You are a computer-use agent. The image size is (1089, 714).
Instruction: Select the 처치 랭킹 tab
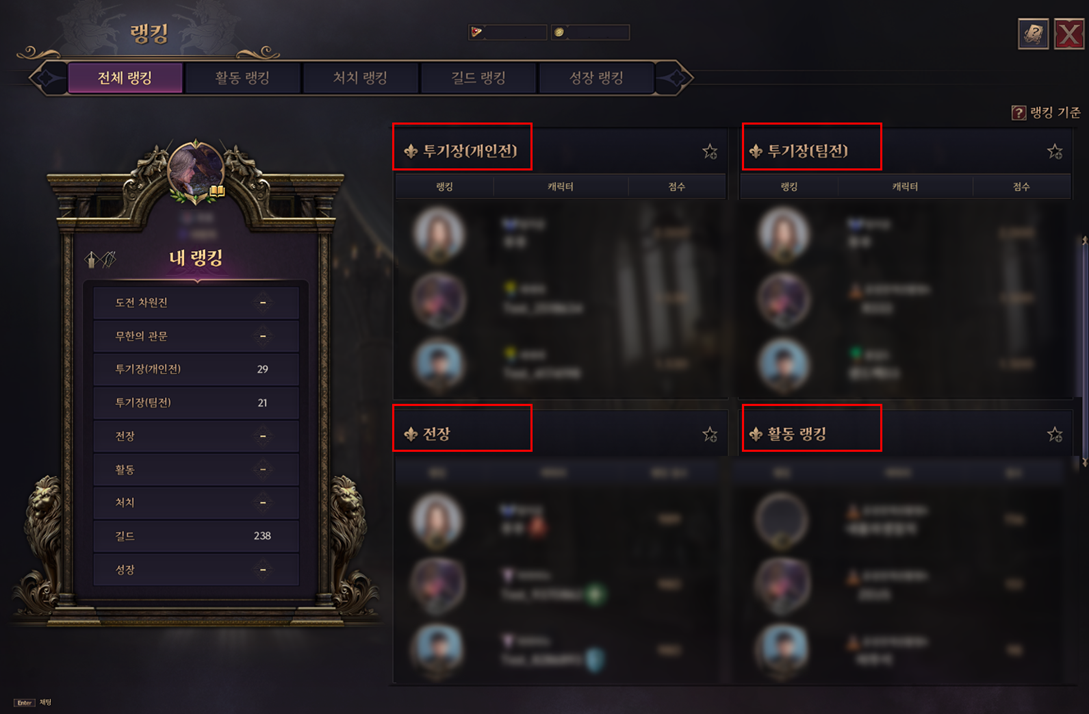(360, 78)
